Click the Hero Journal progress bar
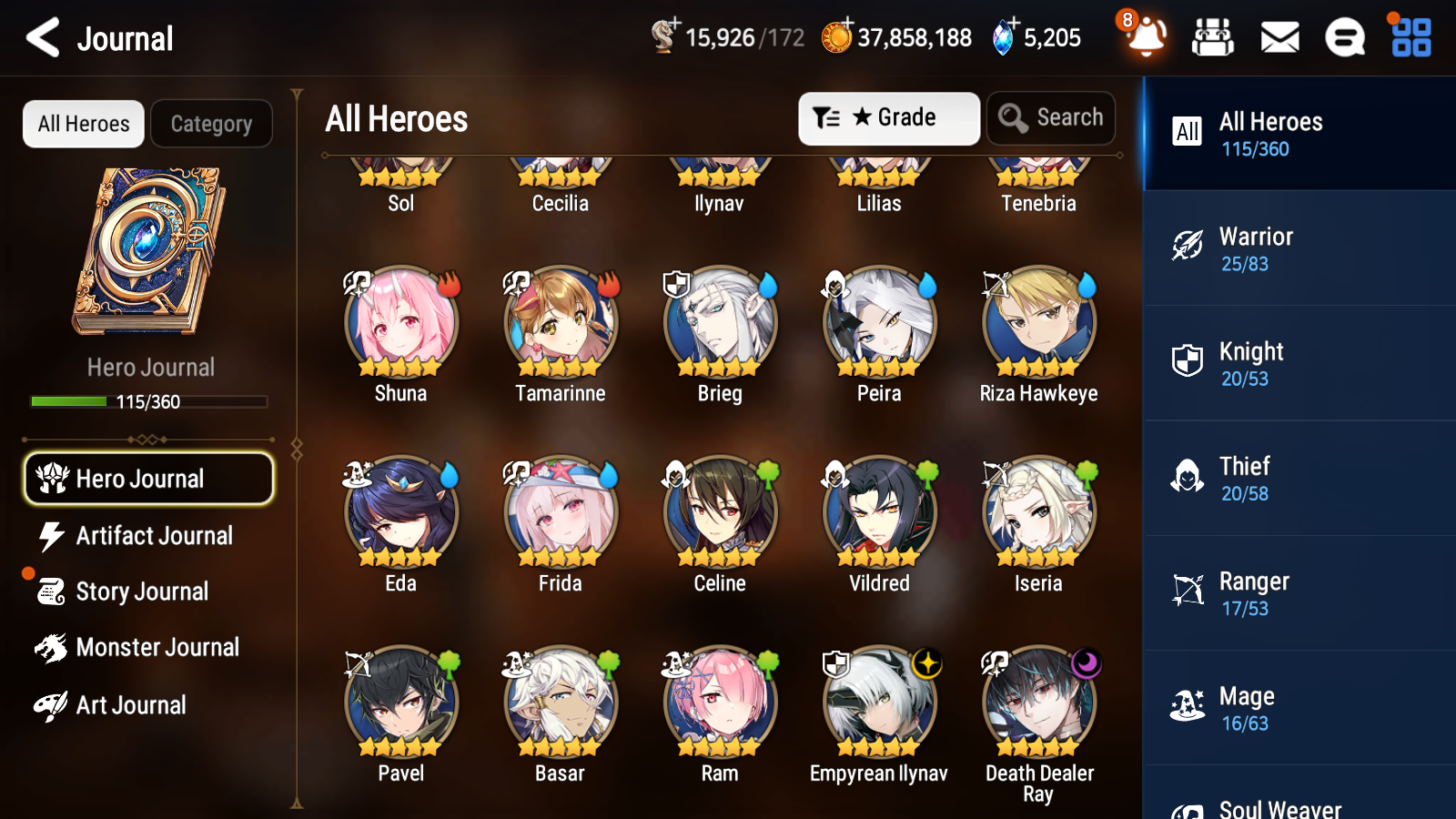1456x819 pixels. coord(148,401)
